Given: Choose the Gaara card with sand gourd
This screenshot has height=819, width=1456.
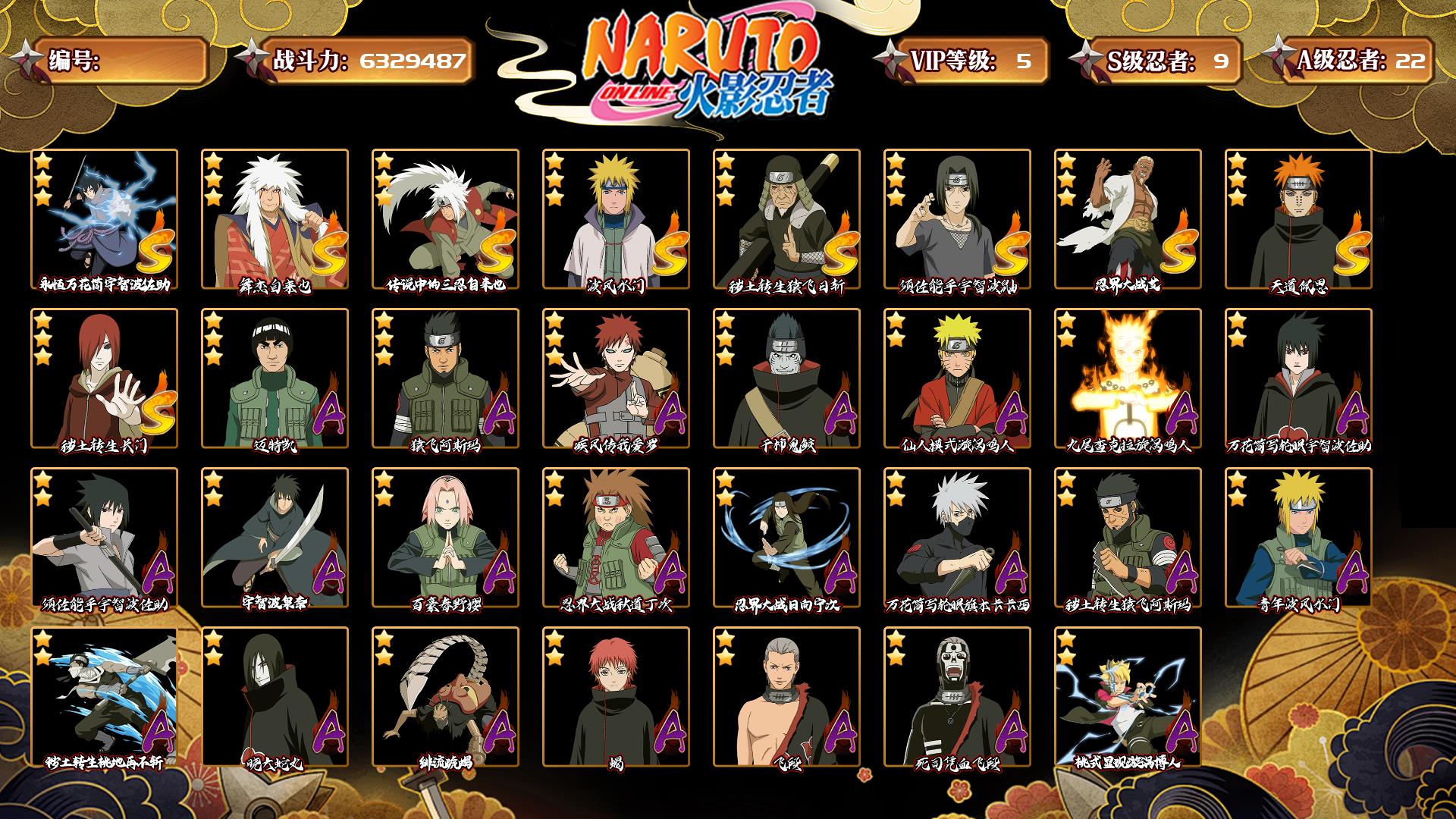Looking at the screenshot, I should (616, 378).
